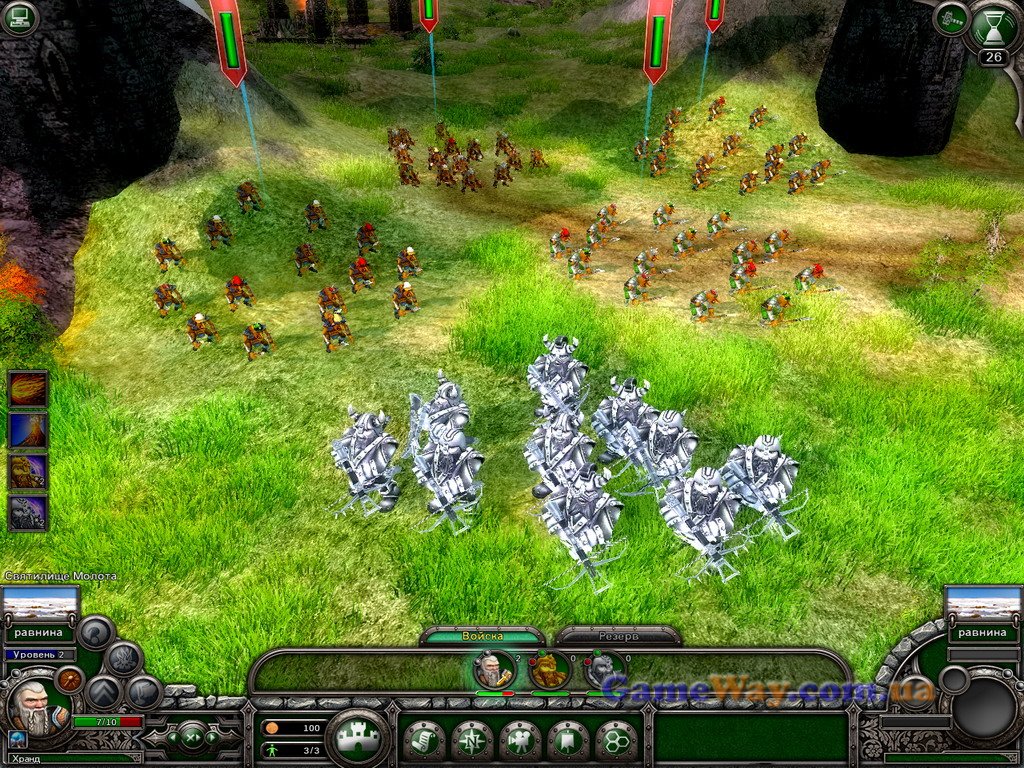Activate the volcano eruption spell icon

(27, 430)
